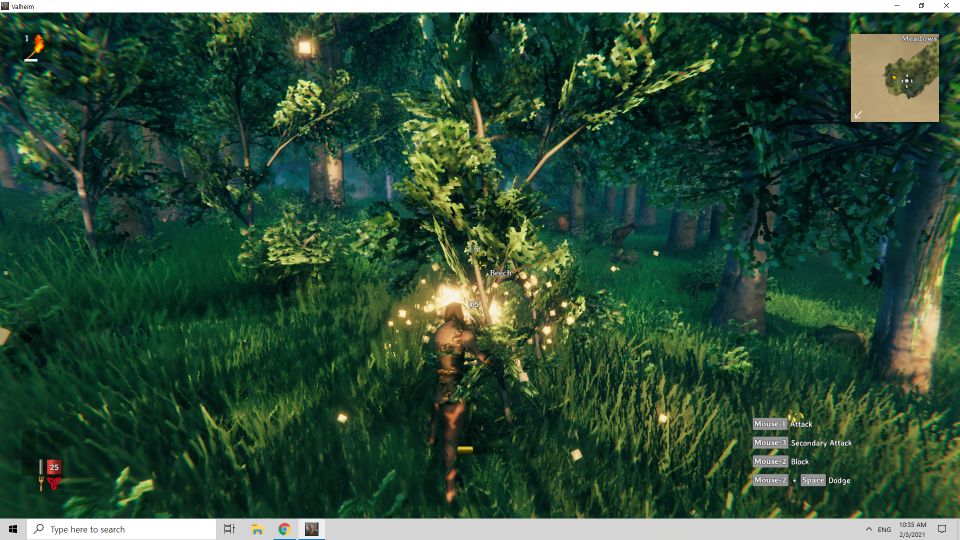This screenshot has height=540, width=960.
Task: Close the Valheim window
Action: tap(946, 6)
